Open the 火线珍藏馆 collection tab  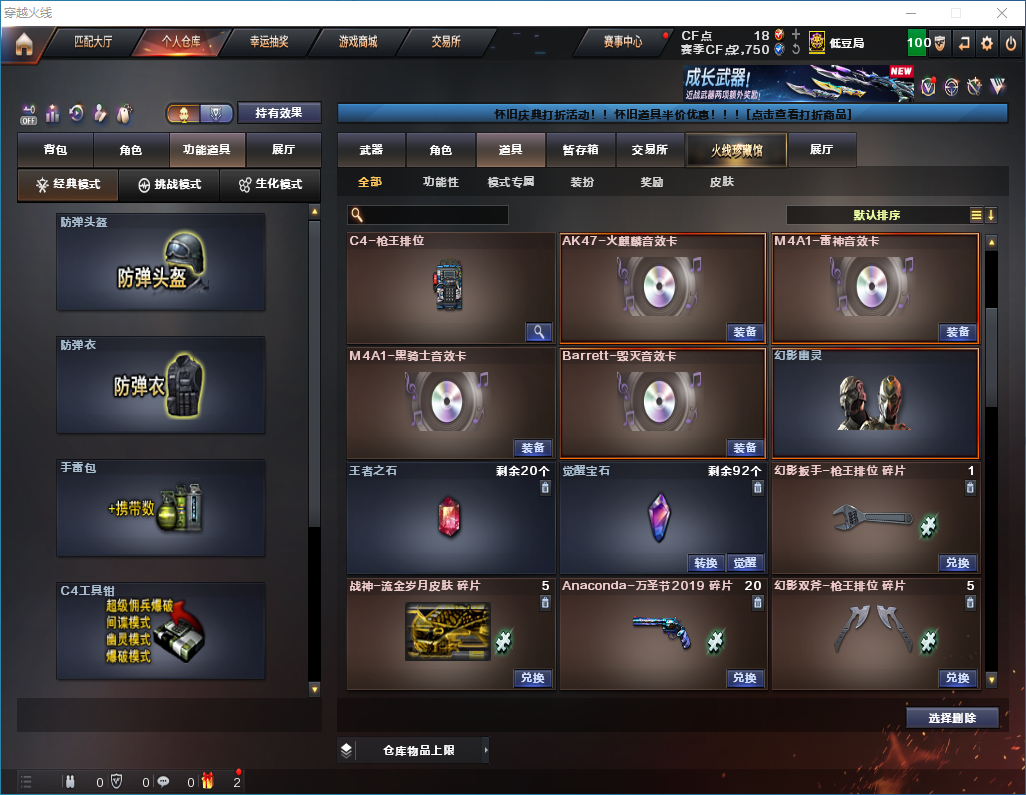coord(735,150)
